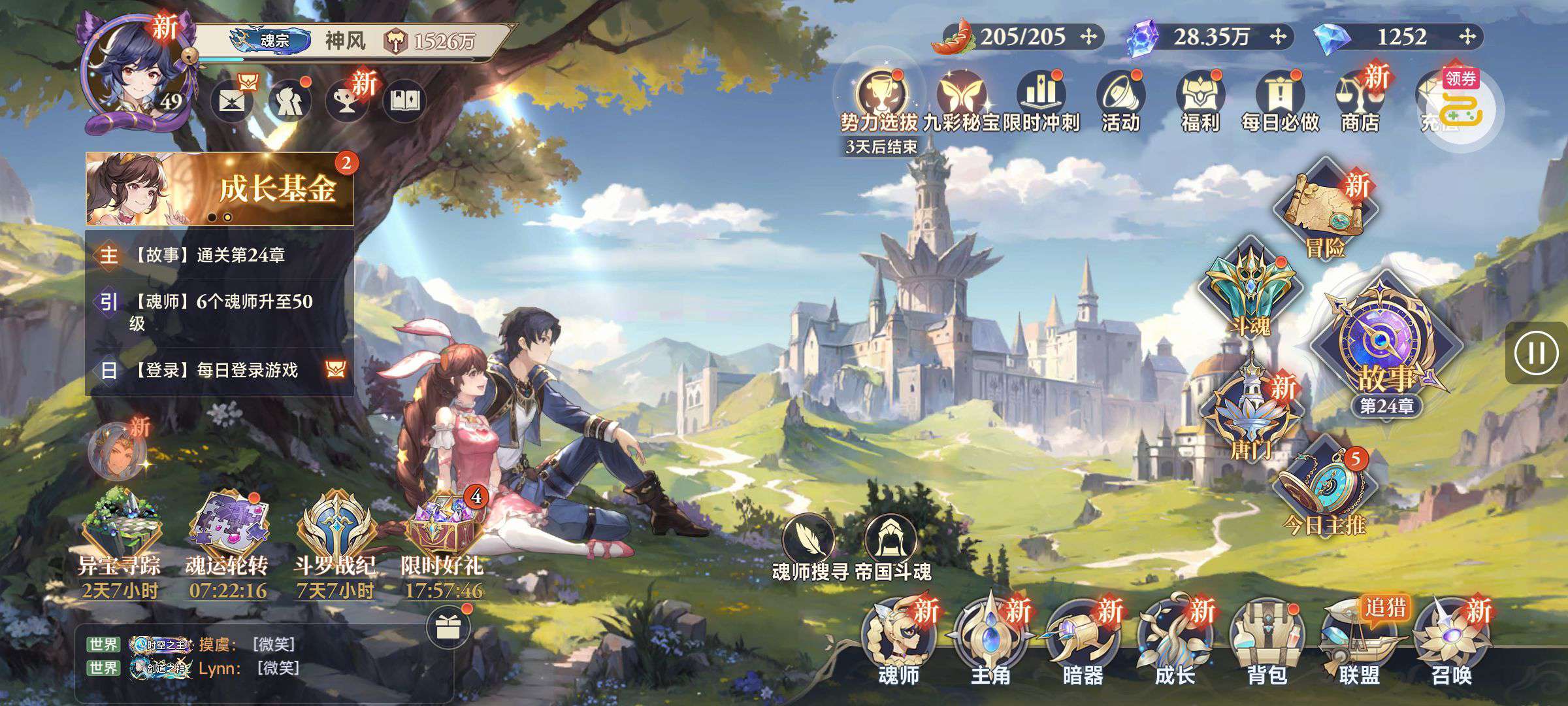Image resolution: width=1568 pixels, height=706 pixels.
Task: Open the 商店 shop
Action: [1360, 101]
